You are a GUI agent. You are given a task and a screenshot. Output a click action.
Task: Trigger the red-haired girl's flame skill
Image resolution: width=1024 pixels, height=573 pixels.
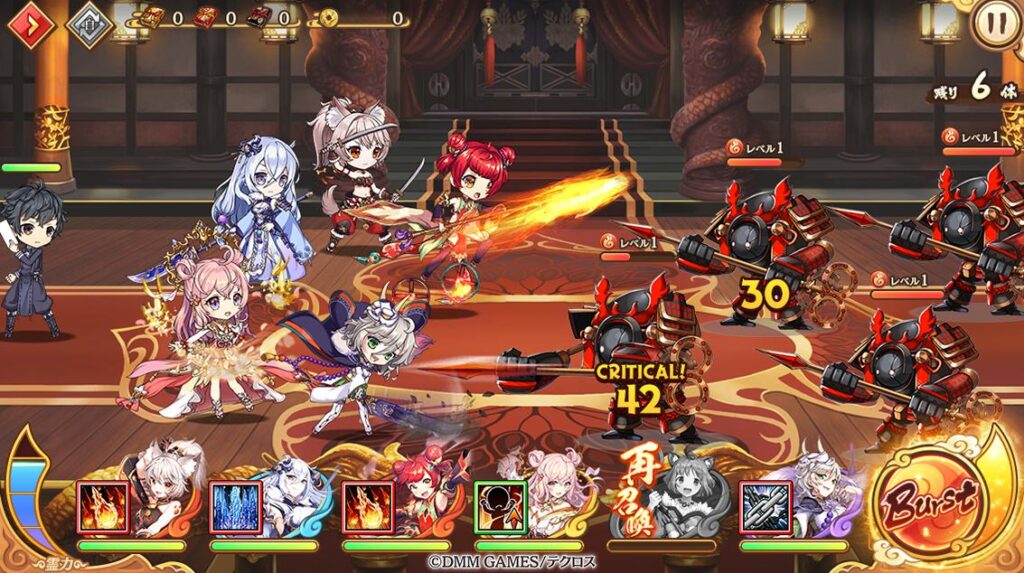pos(368,507)
